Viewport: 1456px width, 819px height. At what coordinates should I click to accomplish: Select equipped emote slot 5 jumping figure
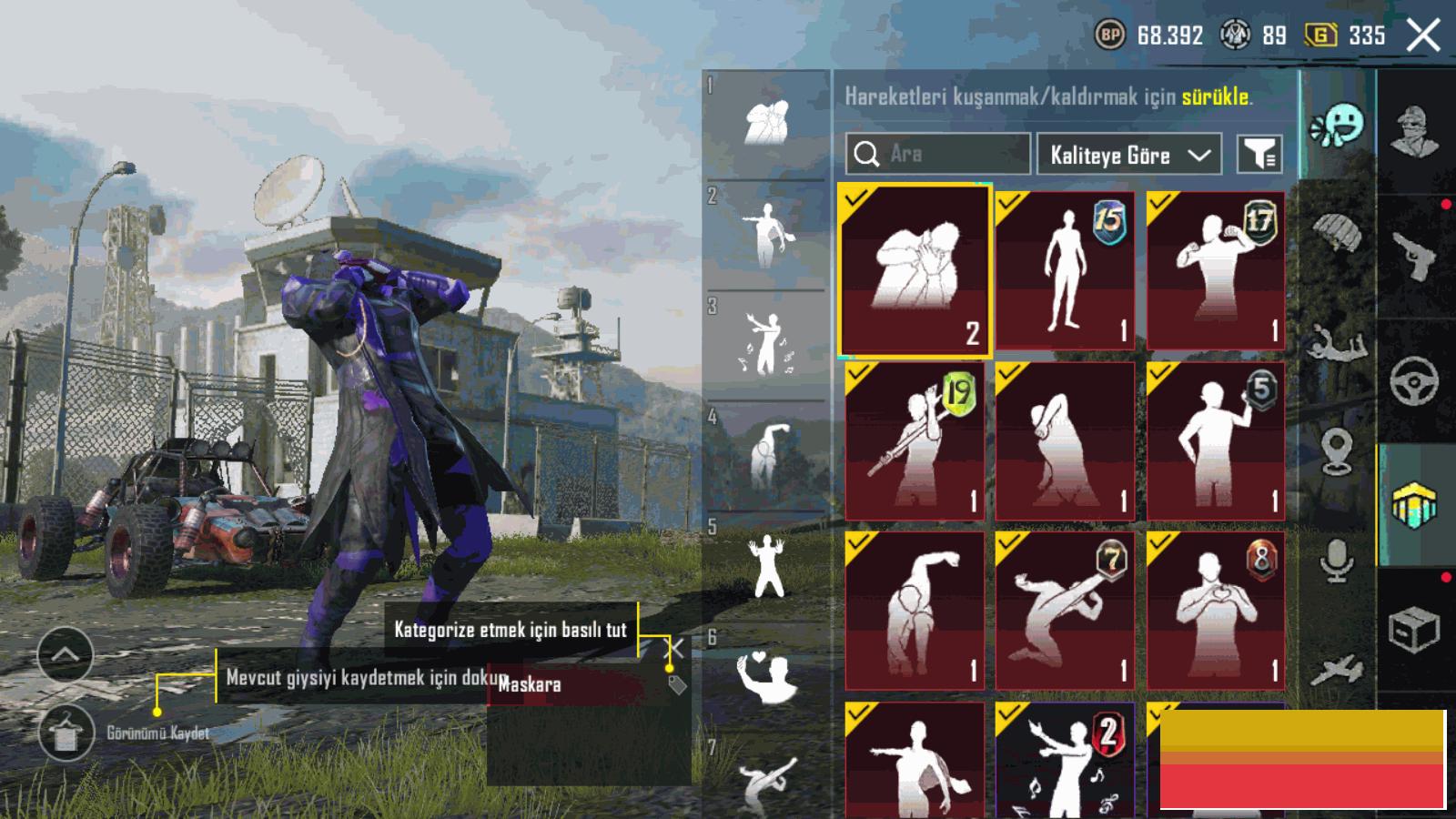[767, 566]
